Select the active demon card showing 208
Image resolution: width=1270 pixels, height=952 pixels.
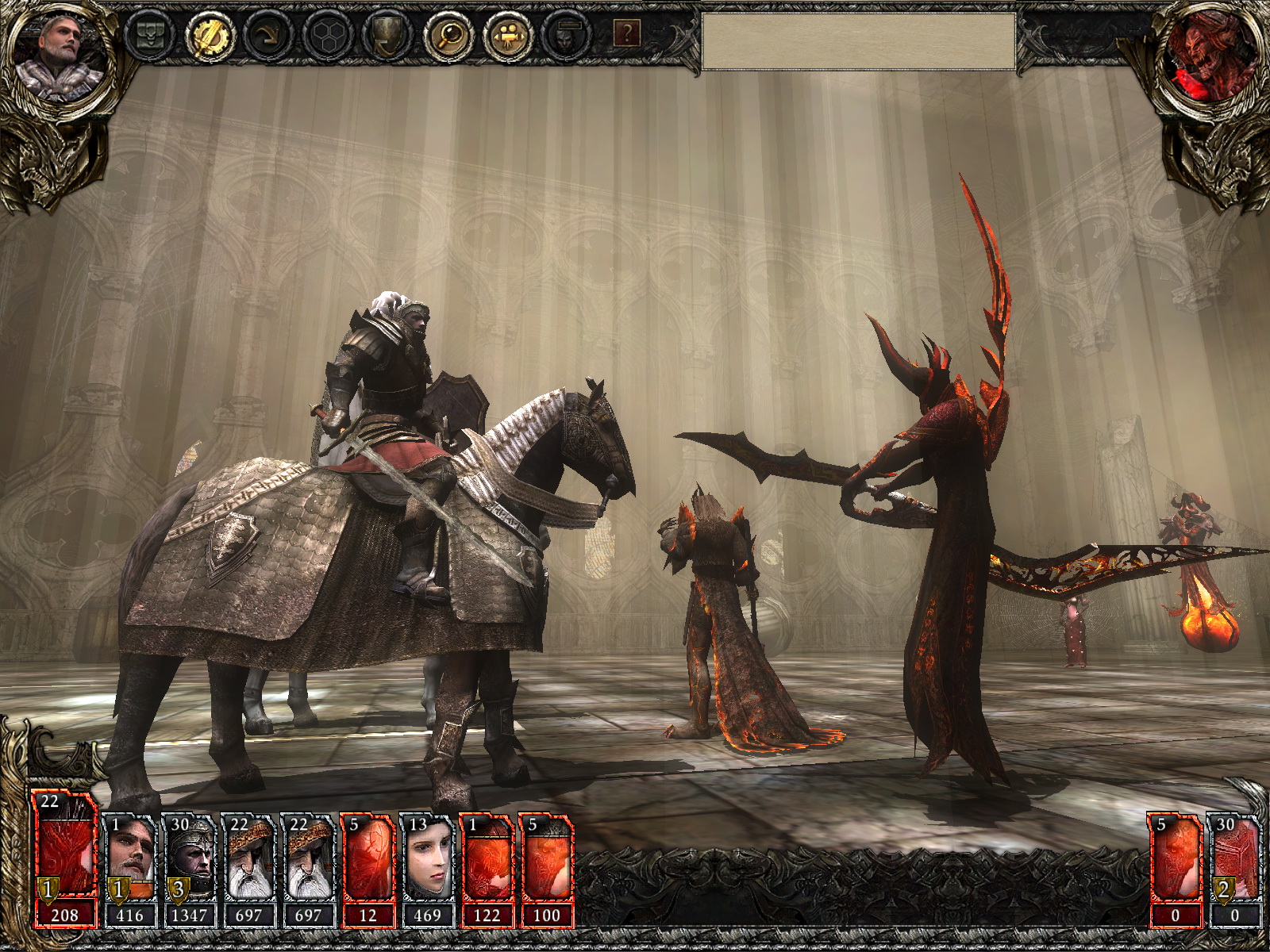click(x=65, y=858)
